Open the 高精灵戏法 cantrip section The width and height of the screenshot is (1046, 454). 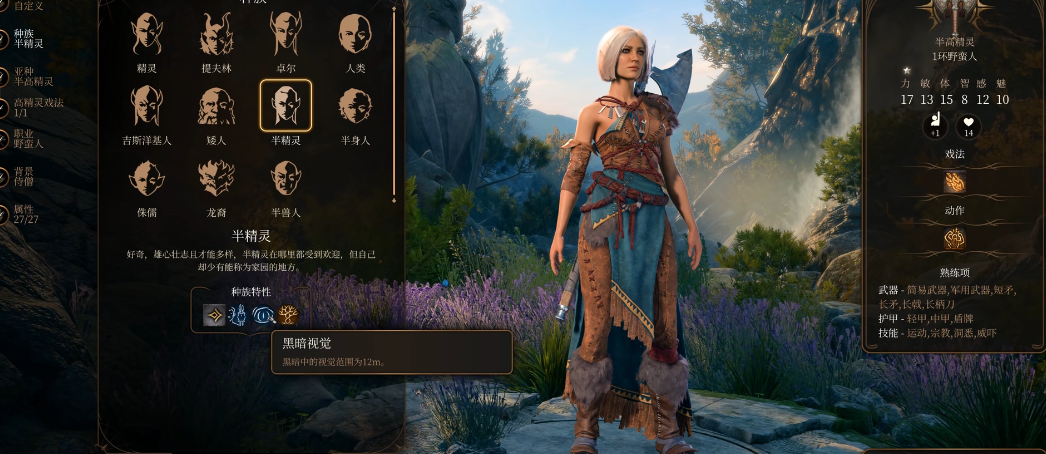point(38,108)
